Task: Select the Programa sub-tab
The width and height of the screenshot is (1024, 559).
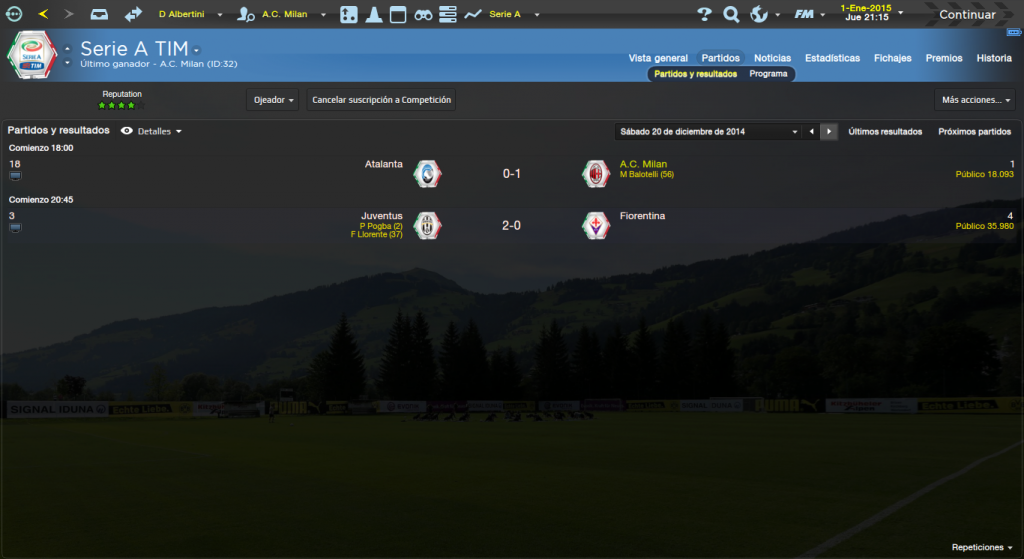Action: 768,74
